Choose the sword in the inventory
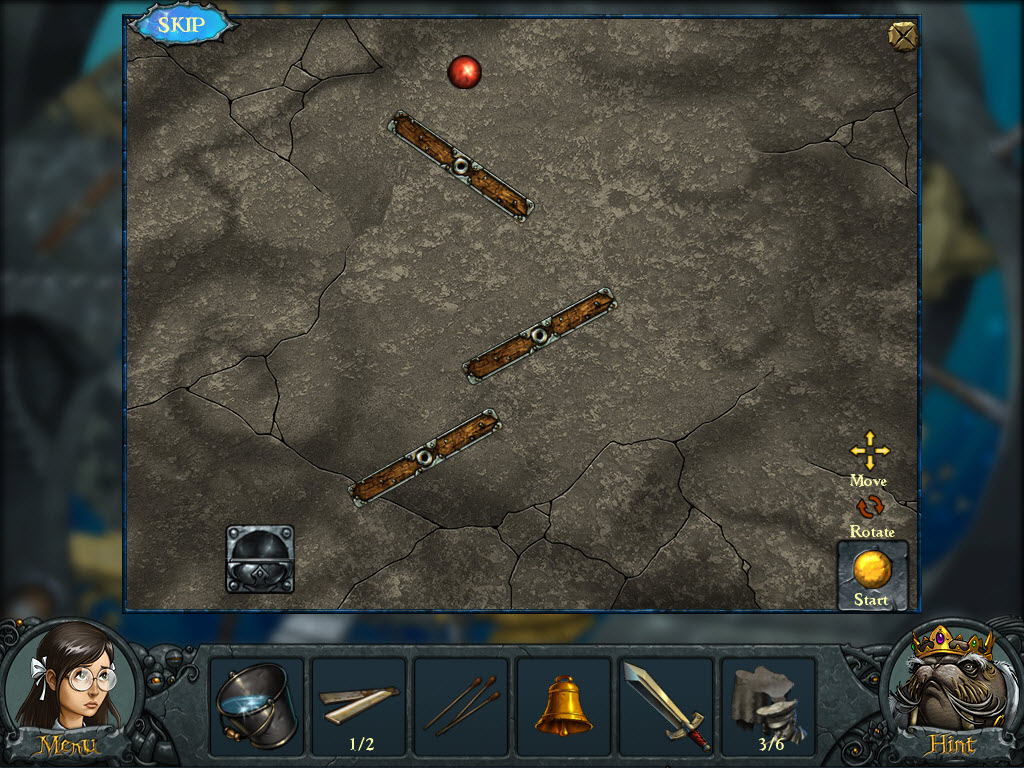Viewport: 1024px width, 768px height. pyautogui.click(x=666, y=706)
